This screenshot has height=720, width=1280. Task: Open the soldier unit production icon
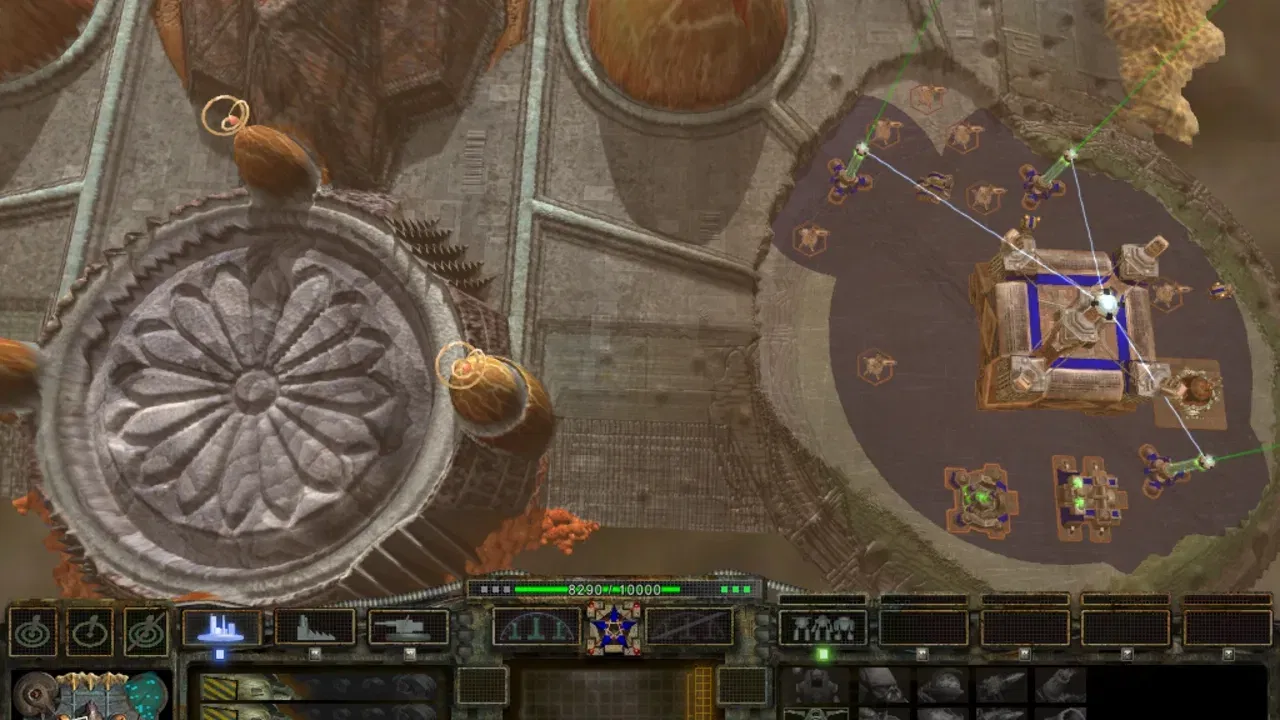(822, 625)
